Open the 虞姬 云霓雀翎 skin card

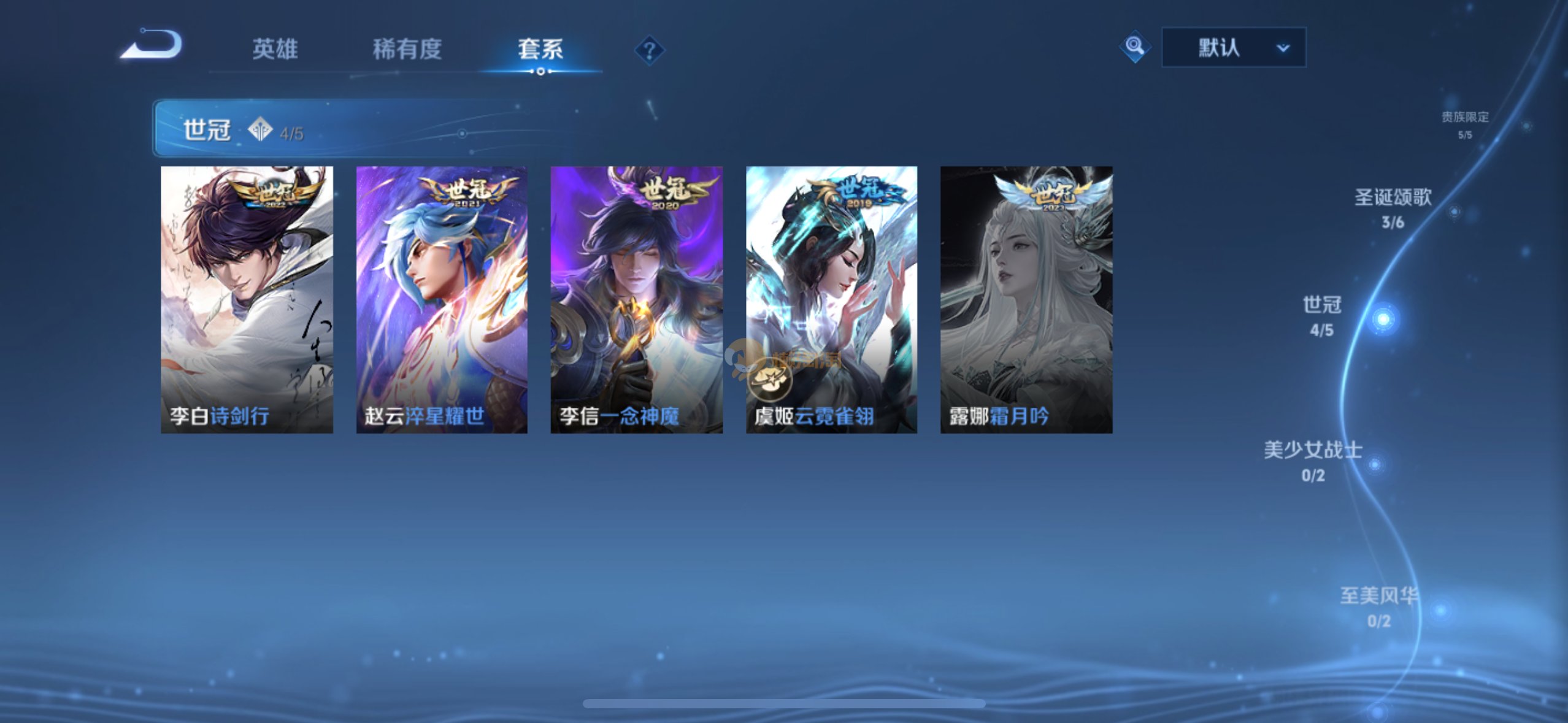tap(831, 299)
